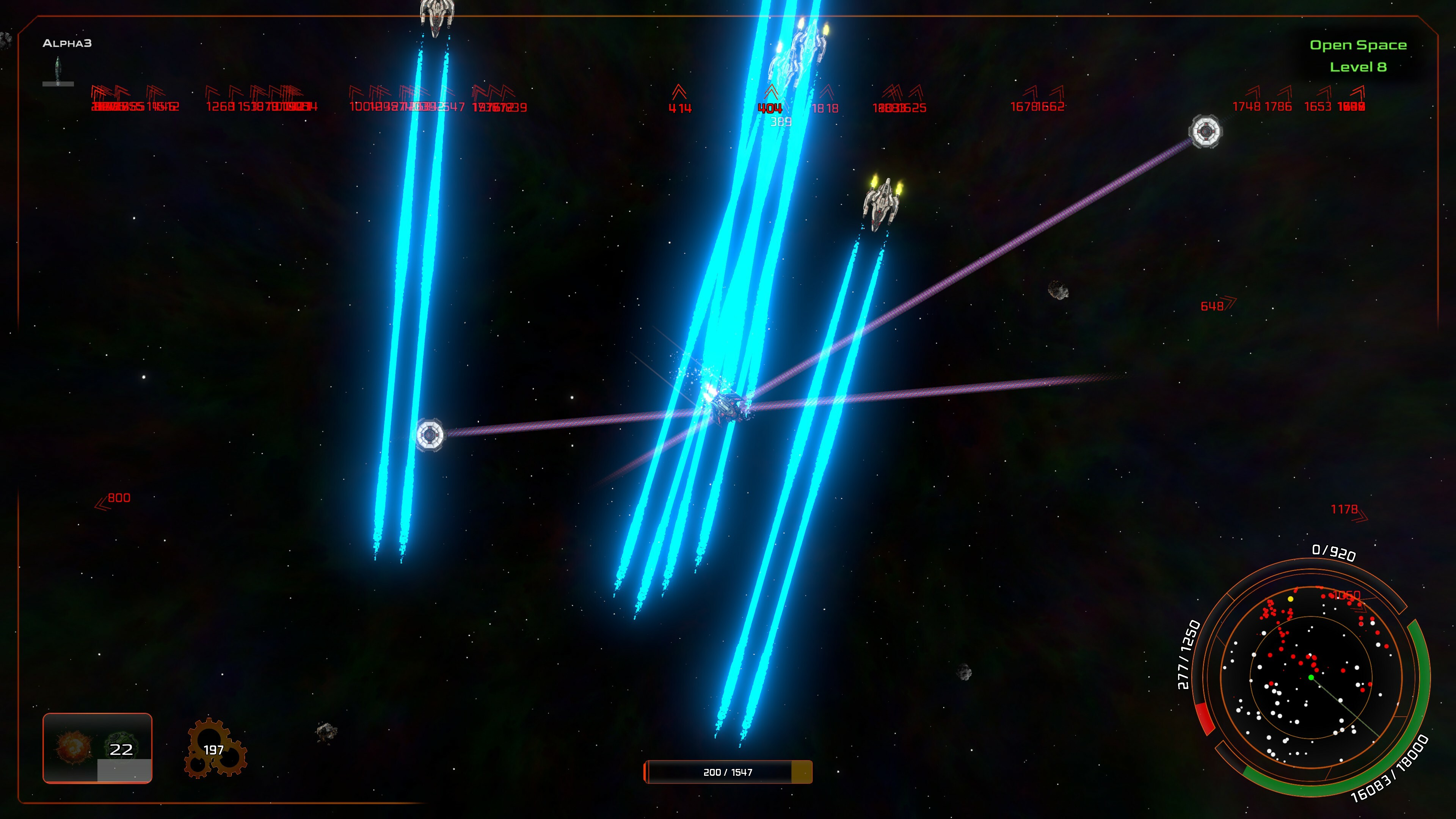This screenshot has height=819, width=1456.
Task: Click the Open Space Level 8 label
Action: point(1359,56)
